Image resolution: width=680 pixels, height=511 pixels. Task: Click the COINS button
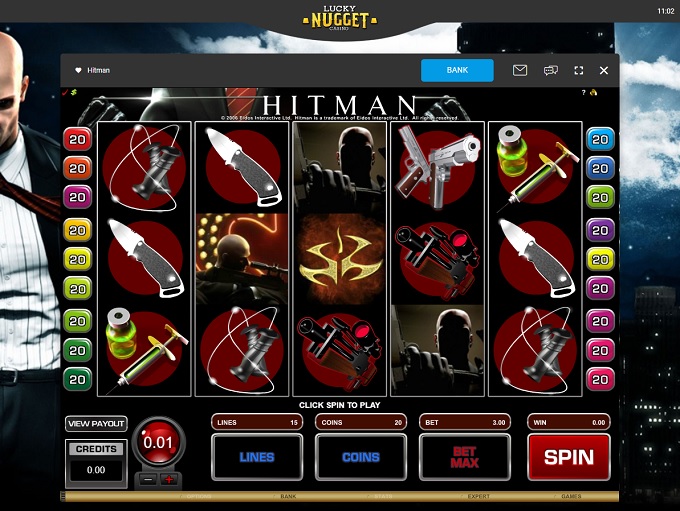(360, 458)
